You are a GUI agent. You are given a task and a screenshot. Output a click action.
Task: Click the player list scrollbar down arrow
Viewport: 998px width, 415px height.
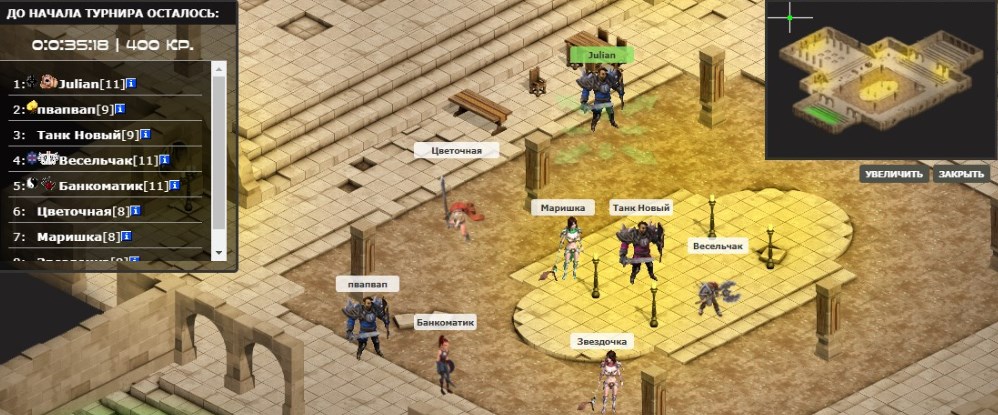click(x=219, y=254)
